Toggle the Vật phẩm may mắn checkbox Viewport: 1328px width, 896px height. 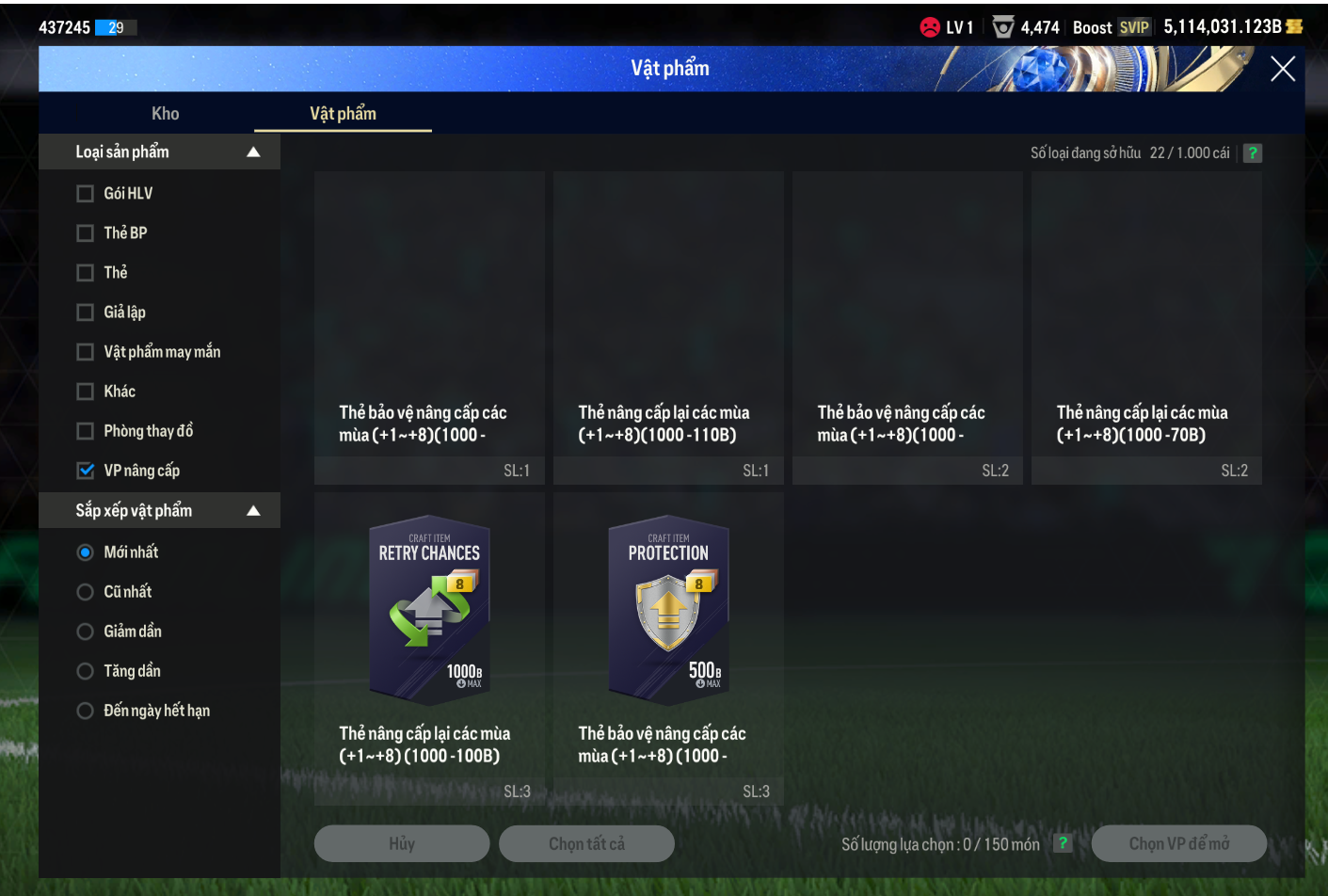pyautogui.click(x=86, y=352)
